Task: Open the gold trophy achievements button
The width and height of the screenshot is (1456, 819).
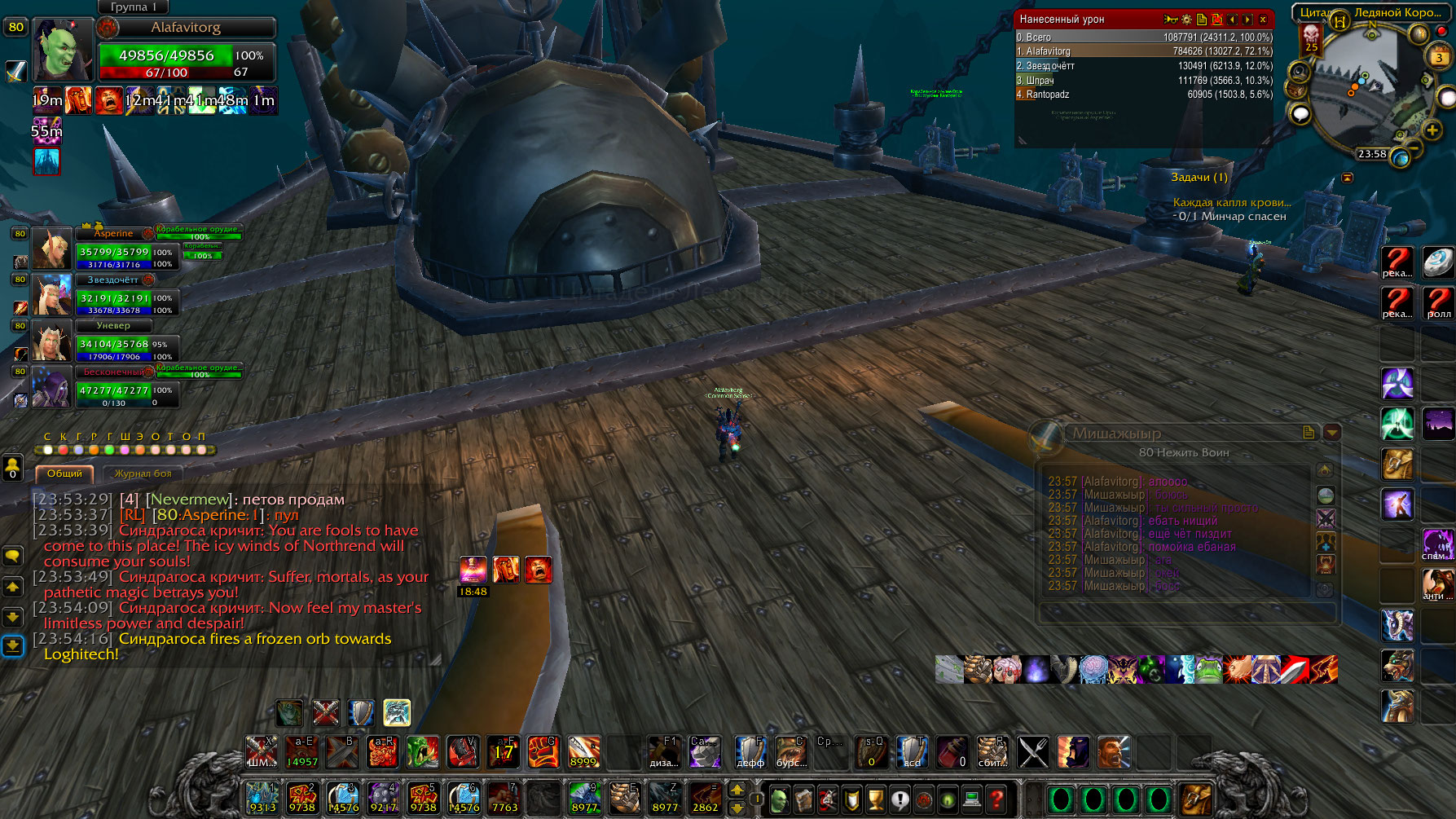Action: (875, 799)
